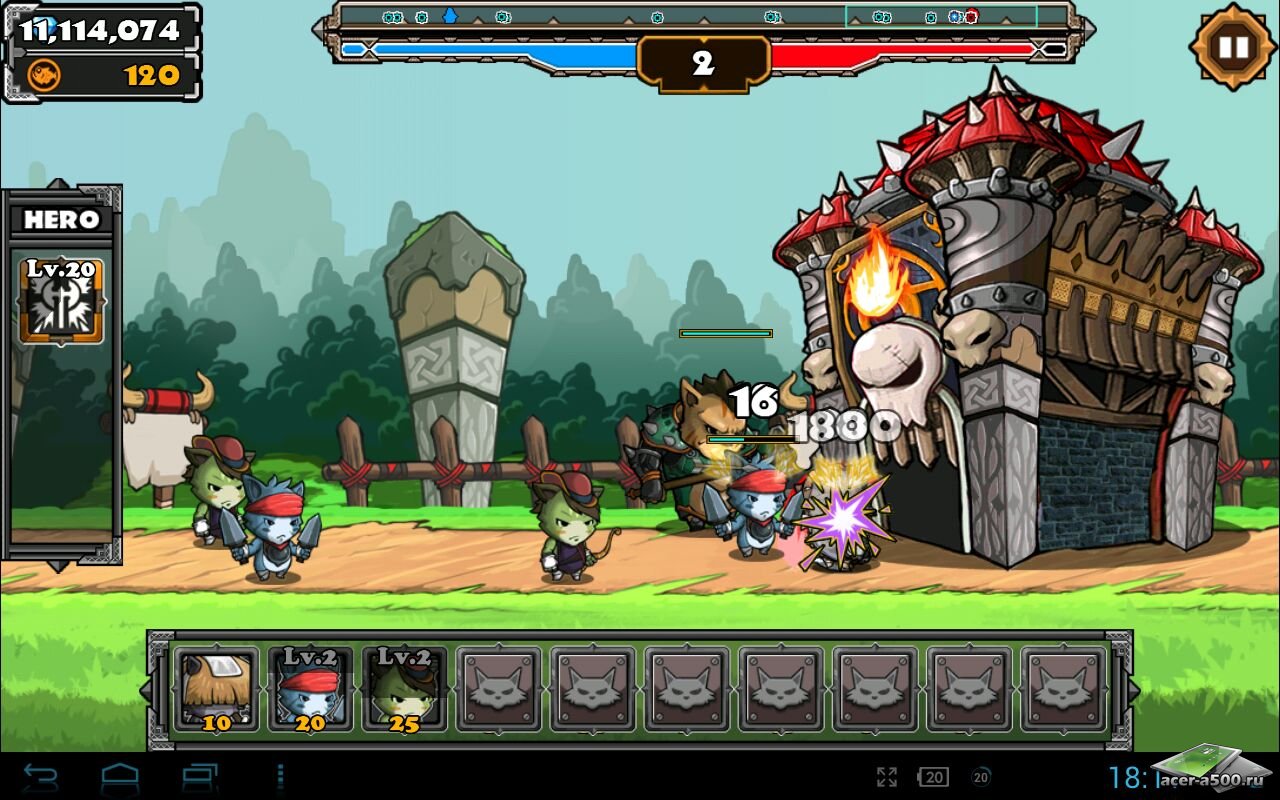Screen dimensions: 1280x800
Task: Activate the Lv.20 hero skill icon
Action: tap(62, 300)
